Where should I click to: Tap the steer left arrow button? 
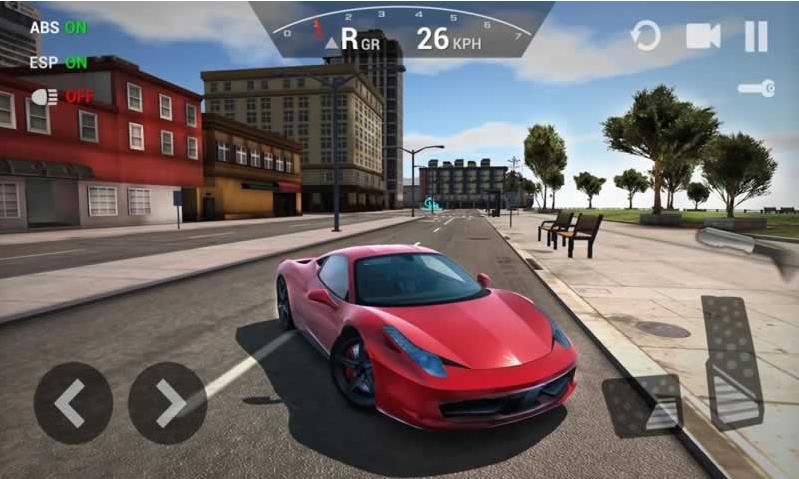coord(73,402)
